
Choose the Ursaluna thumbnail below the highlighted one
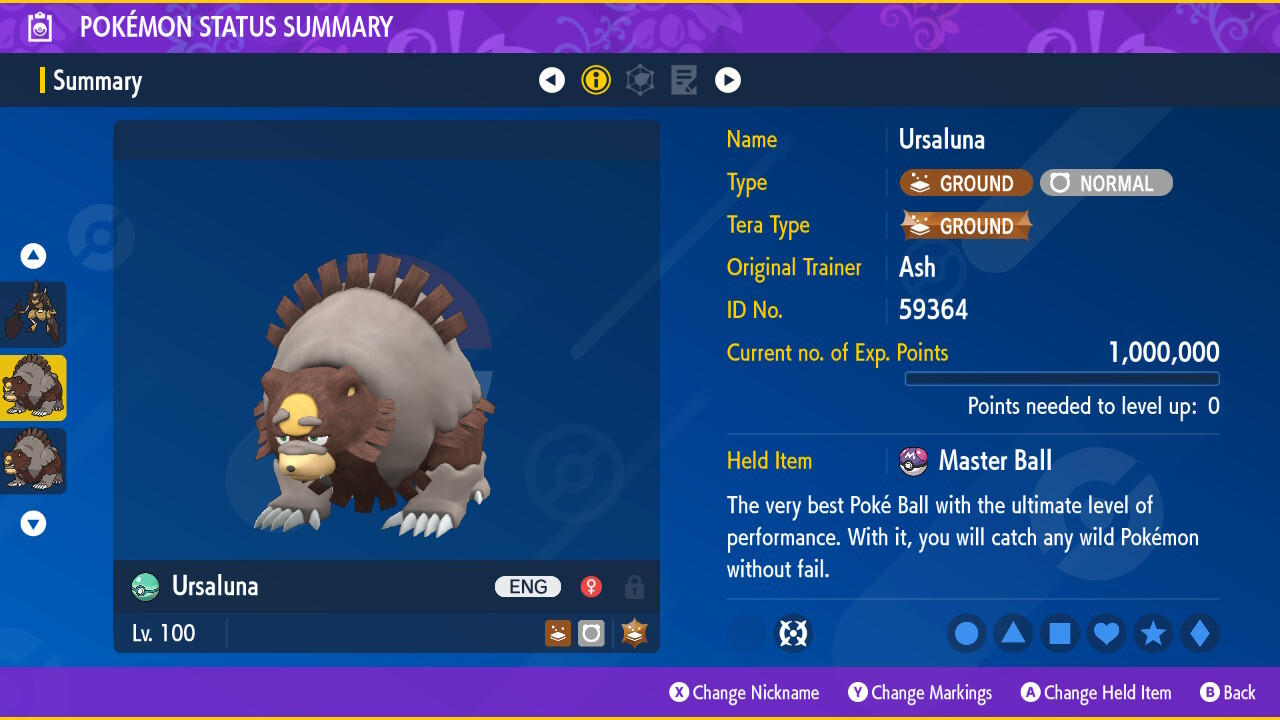(x=33, y=461)
